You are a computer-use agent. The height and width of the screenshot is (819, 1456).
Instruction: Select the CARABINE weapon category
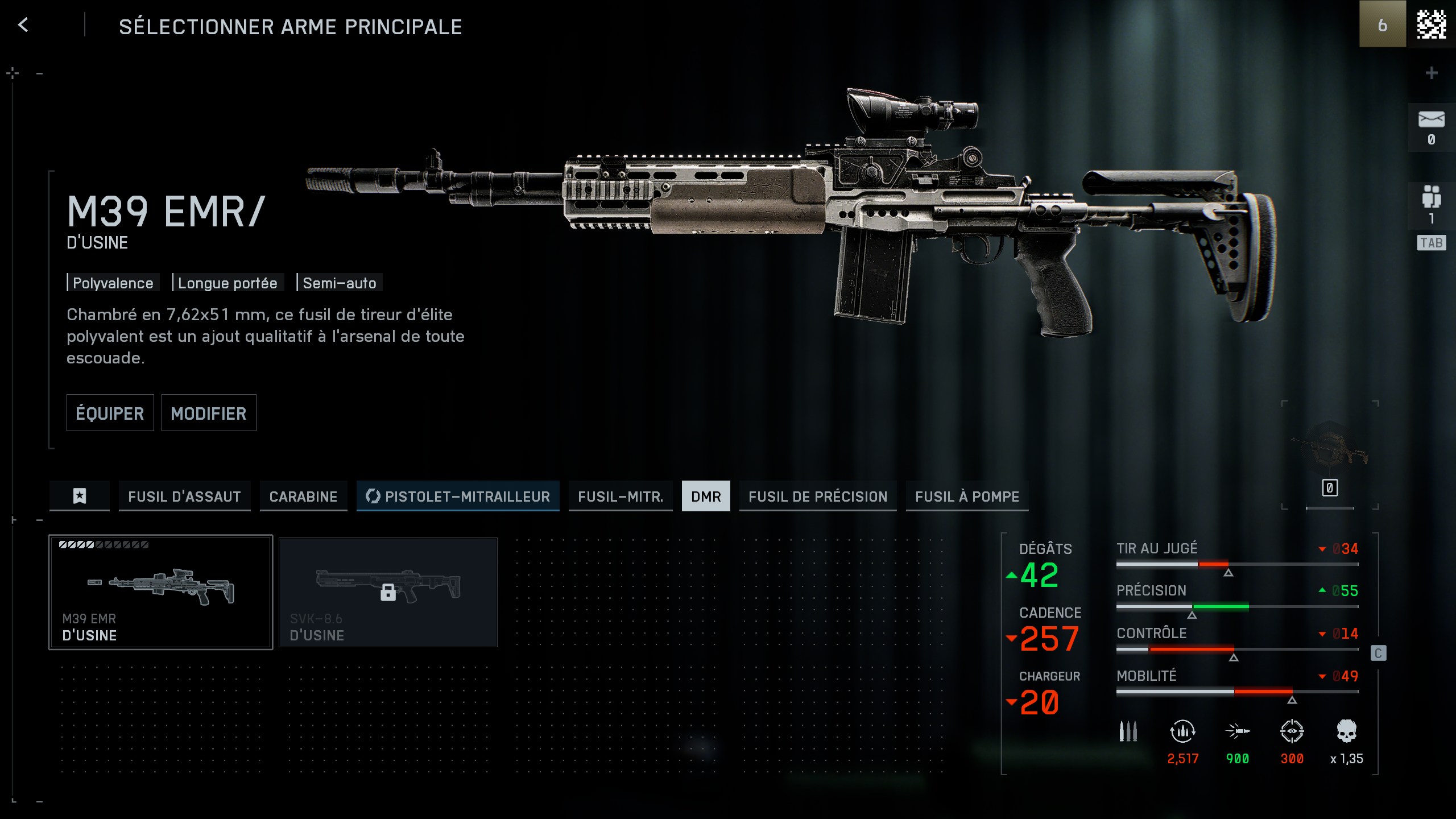(x=303, y=496)
